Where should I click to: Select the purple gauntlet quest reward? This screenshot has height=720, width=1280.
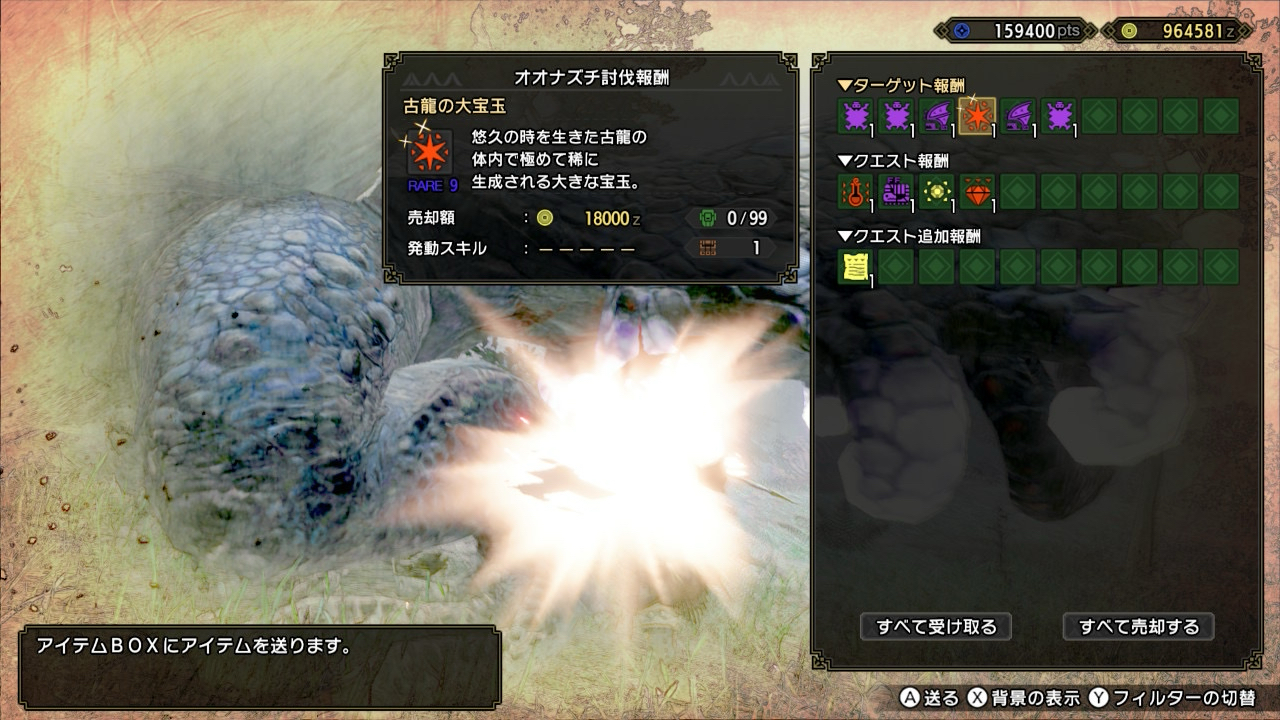pos(896,191)
